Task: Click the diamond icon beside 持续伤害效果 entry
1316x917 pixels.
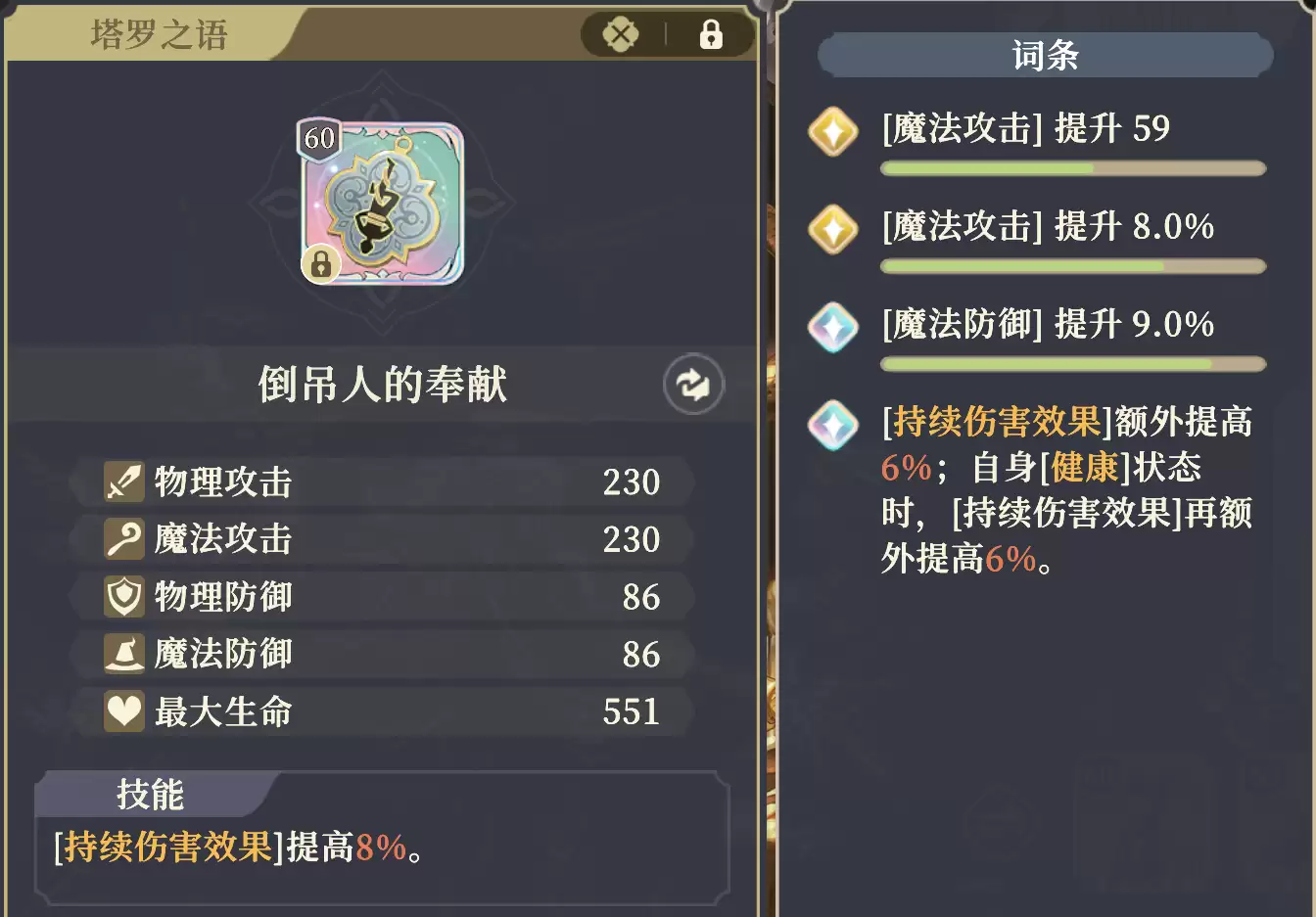Action: [832, 426]
